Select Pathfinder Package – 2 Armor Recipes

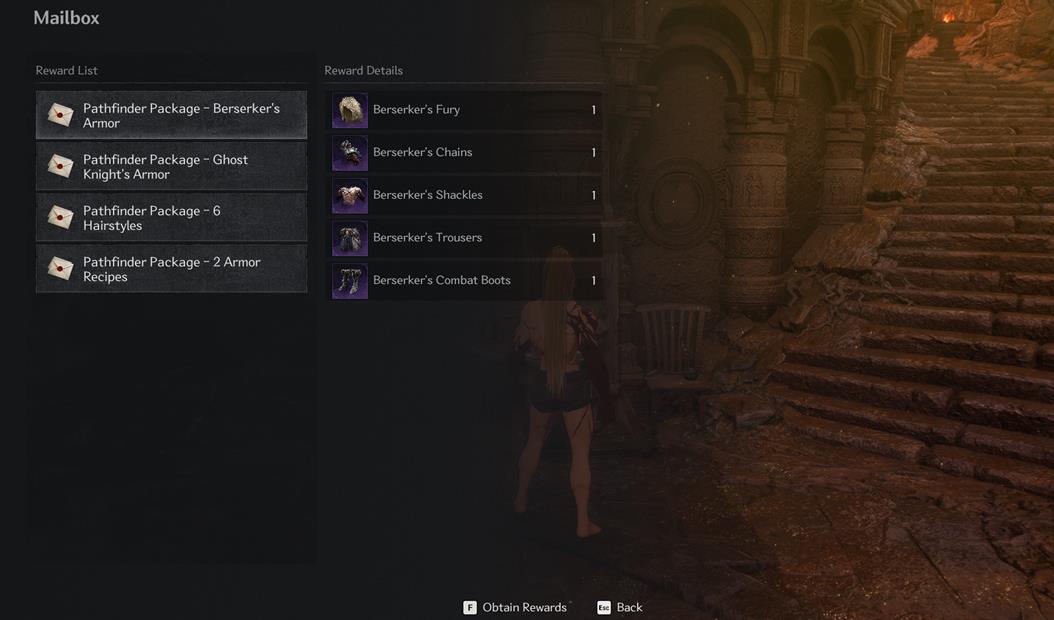(x=171, y=269)
